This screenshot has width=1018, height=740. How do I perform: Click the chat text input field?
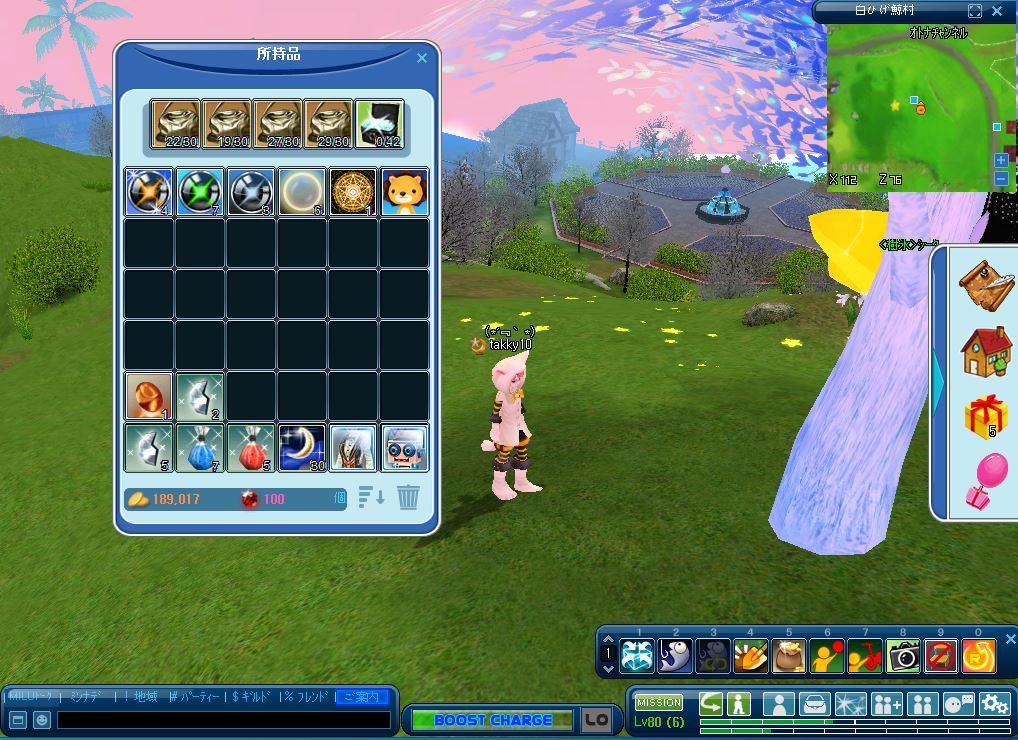[x=223, y=719]
